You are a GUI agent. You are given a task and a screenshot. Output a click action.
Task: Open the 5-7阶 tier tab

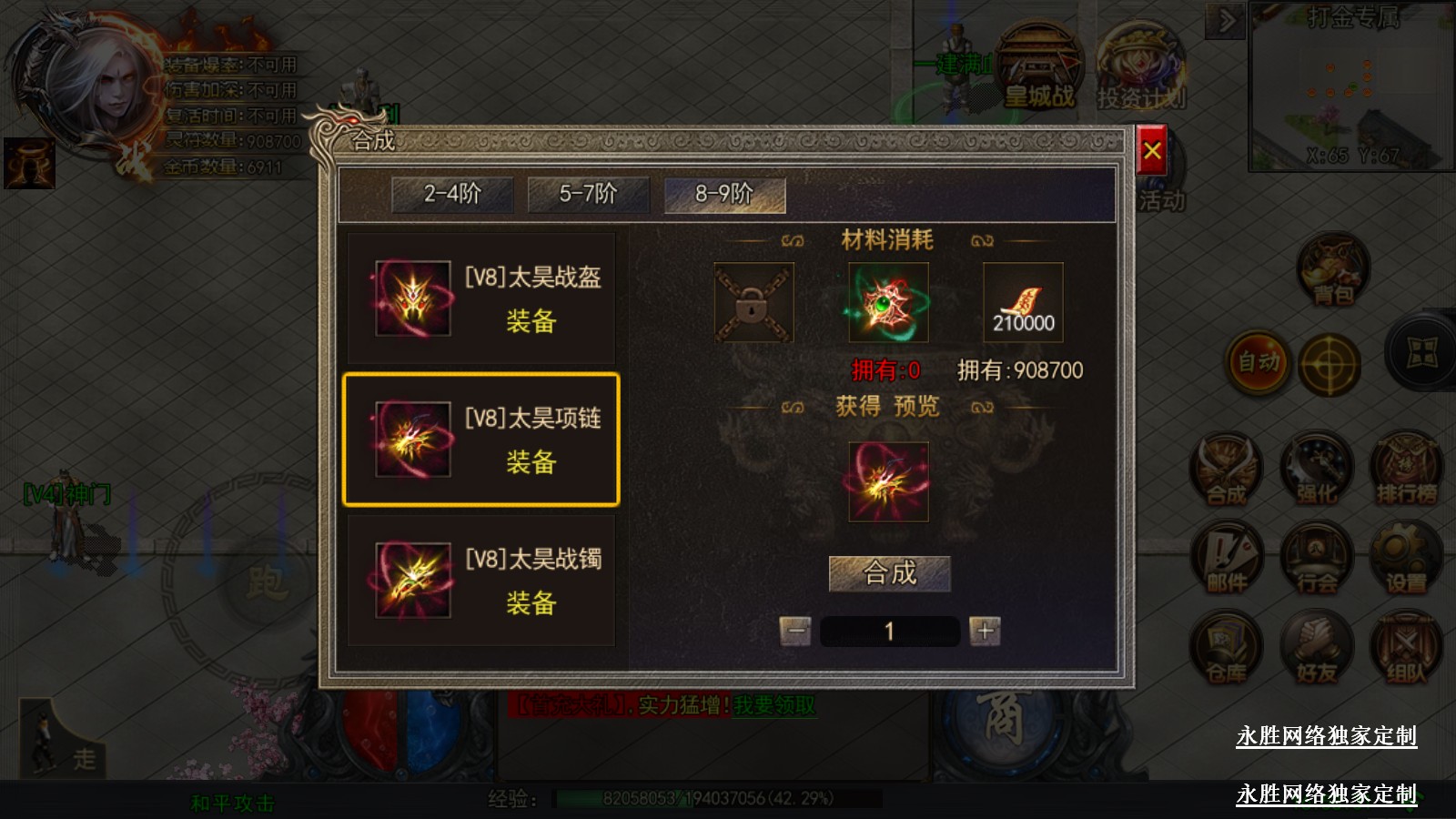[588, 194]
